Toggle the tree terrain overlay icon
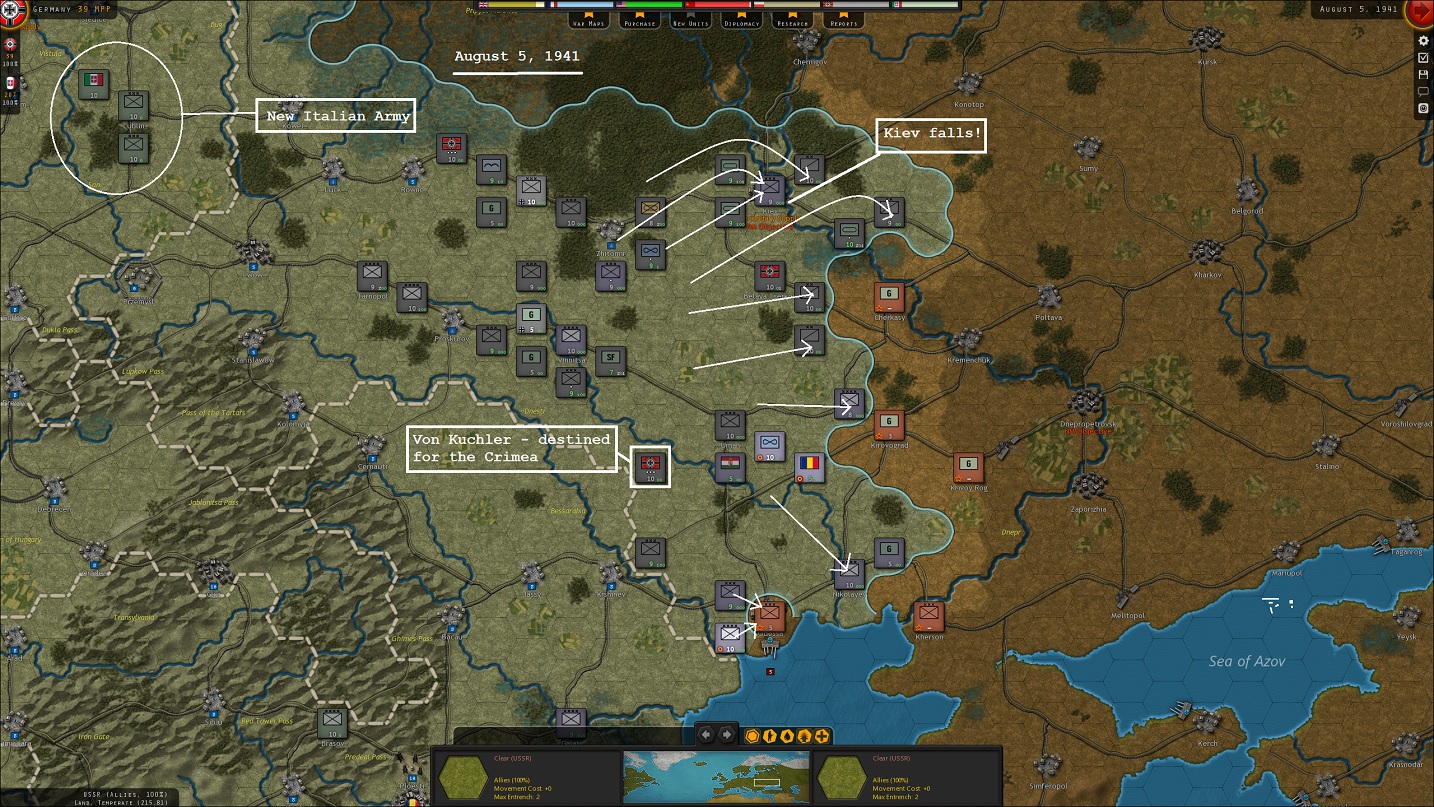This screenshot has height=807, width=1434. coord(804,736)
